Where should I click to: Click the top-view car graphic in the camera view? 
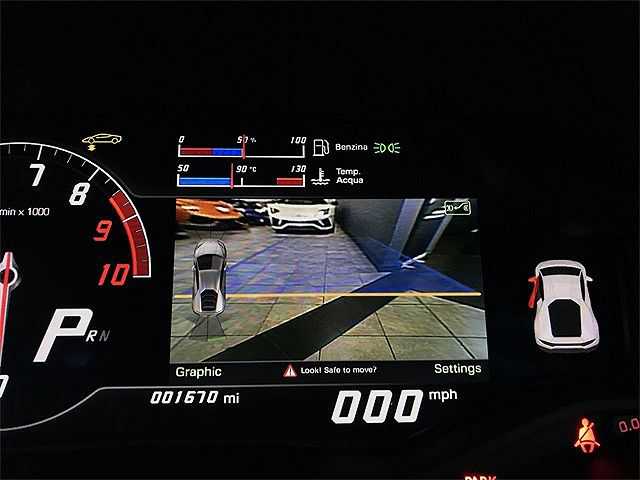209,279
